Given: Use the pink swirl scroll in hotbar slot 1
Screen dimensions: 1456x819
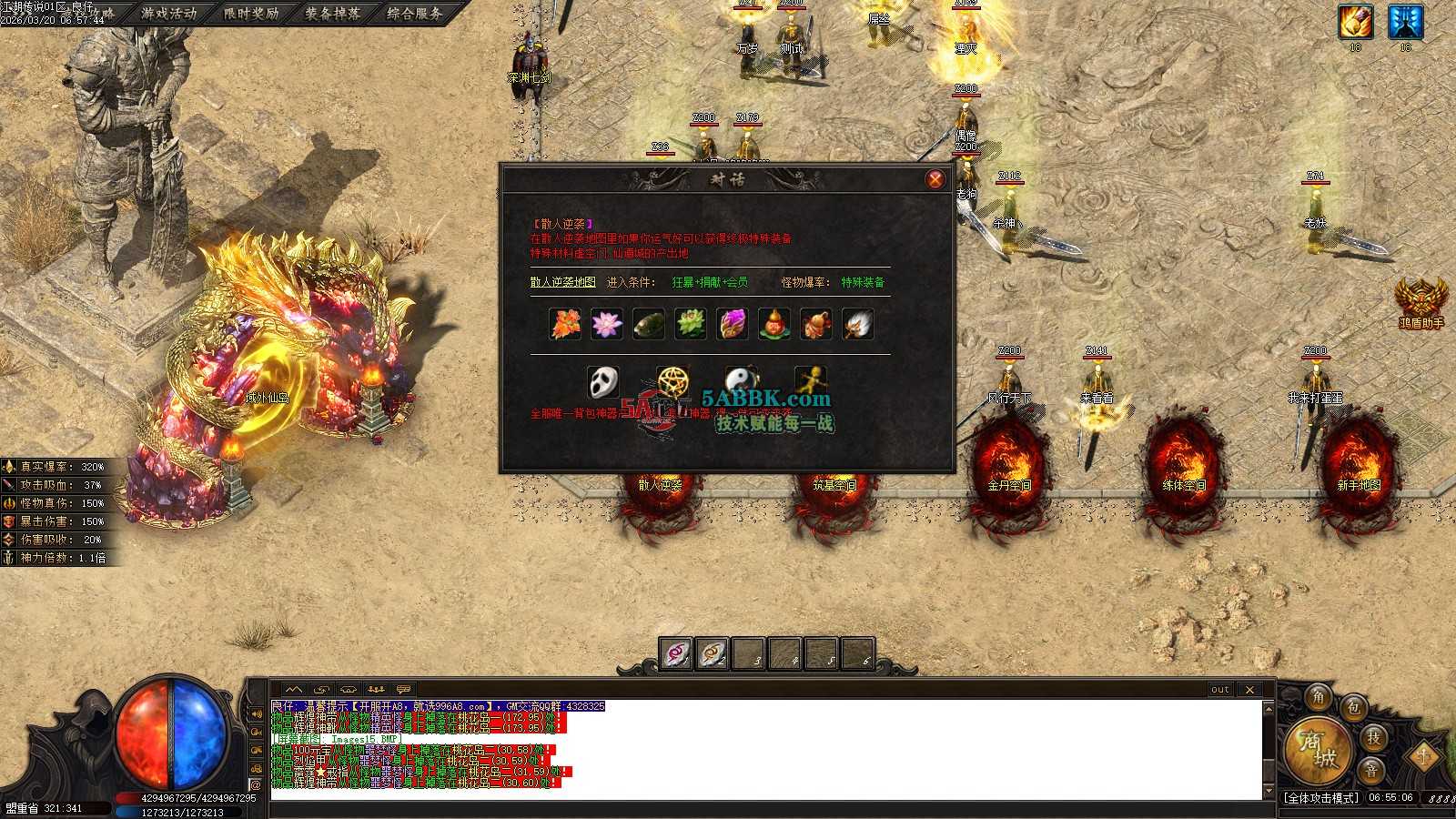Looking at the screenshot, I should pos(676,653).
